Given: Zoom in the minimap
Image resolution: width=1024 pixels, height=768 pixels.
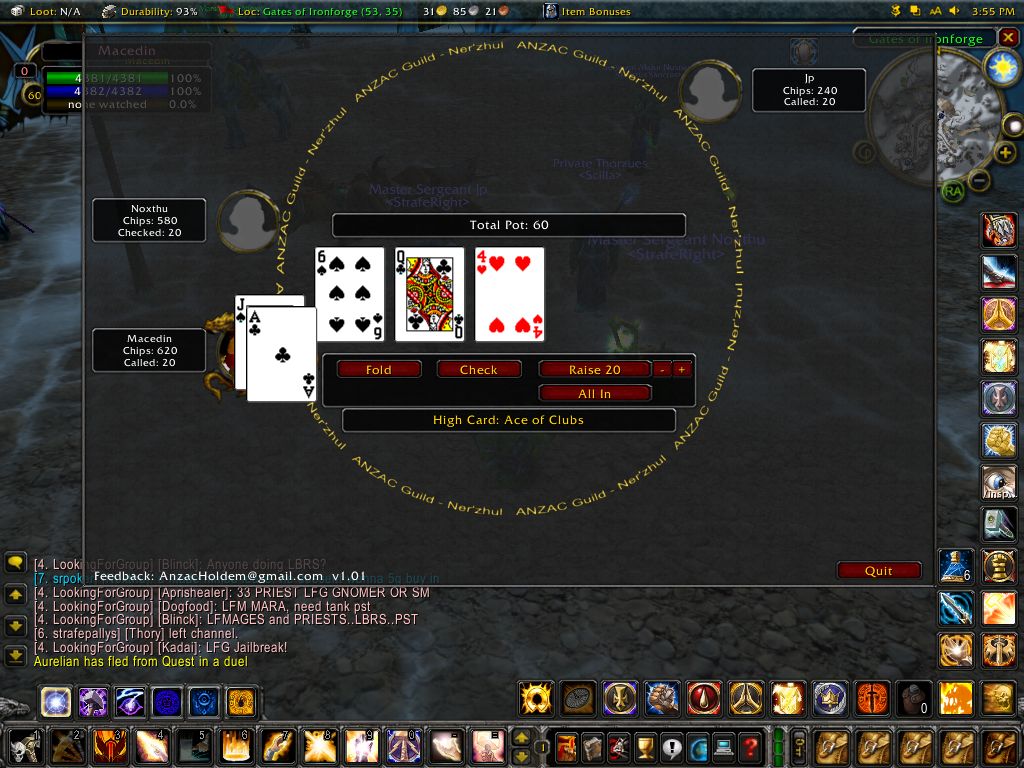Looking at the screenshot, I should (1005, 153).
